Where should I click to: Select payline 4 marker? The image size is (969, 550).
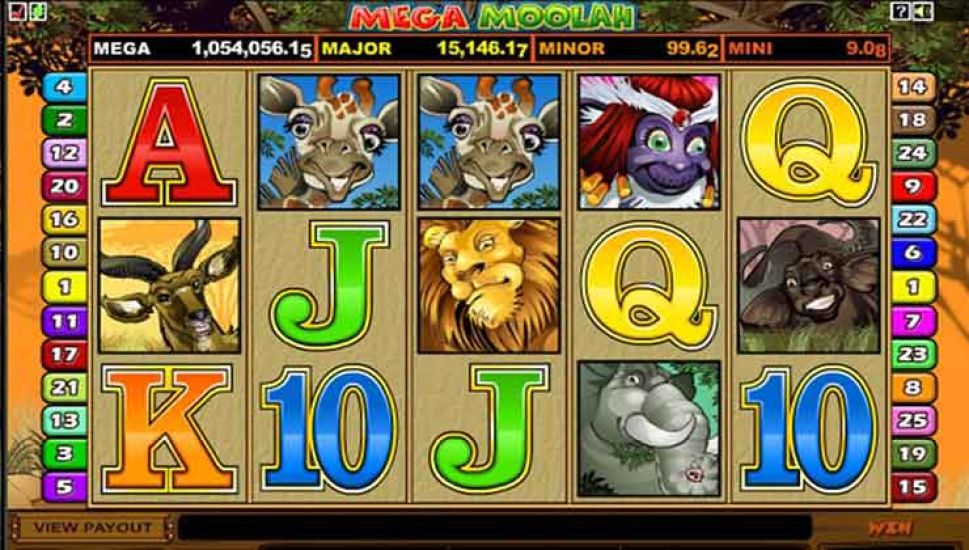(x=64, y=87)
